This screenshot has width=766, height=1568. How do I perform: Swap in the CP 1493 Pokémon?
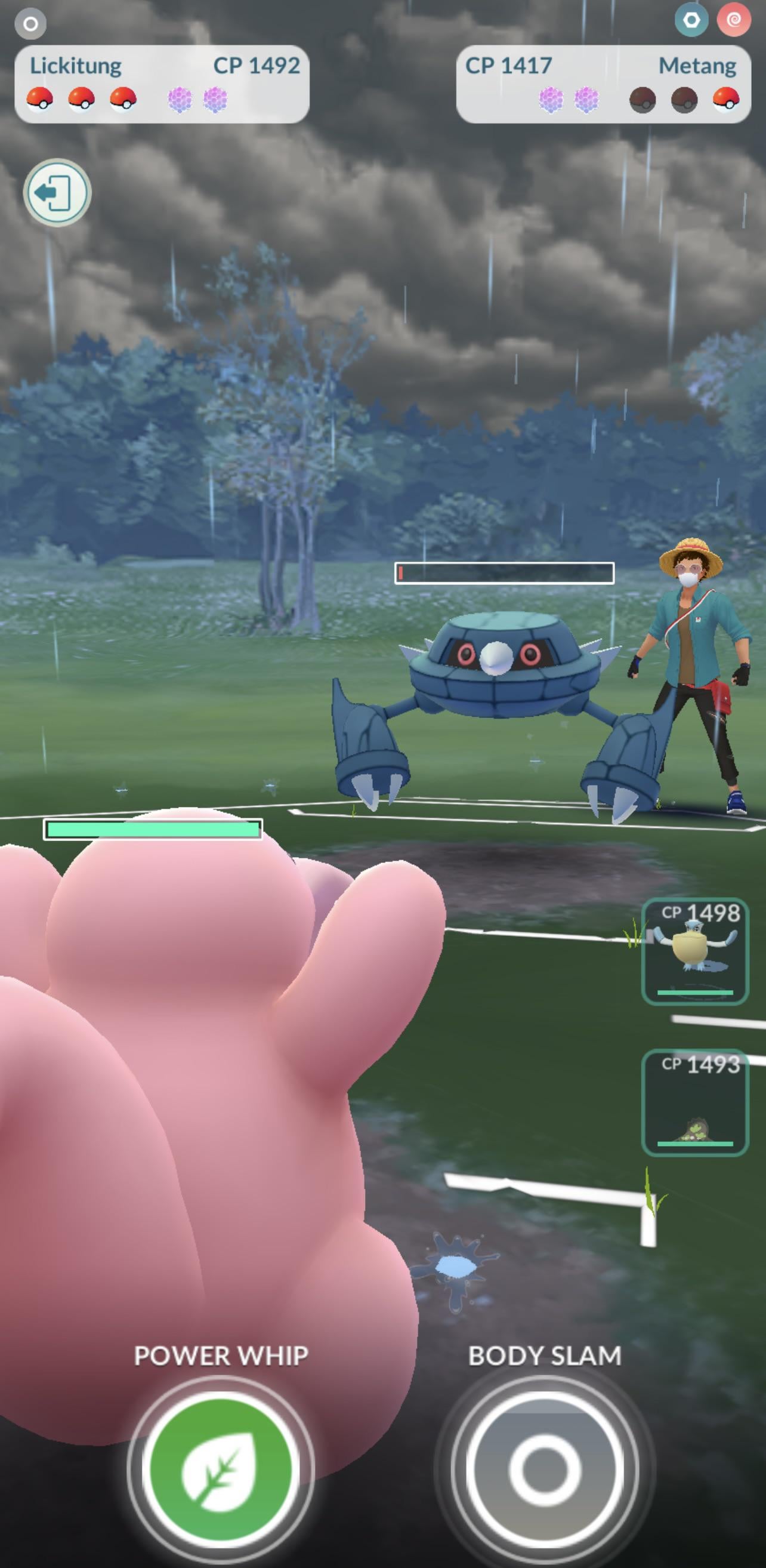pyautogui.click(x=695, y=1102)
